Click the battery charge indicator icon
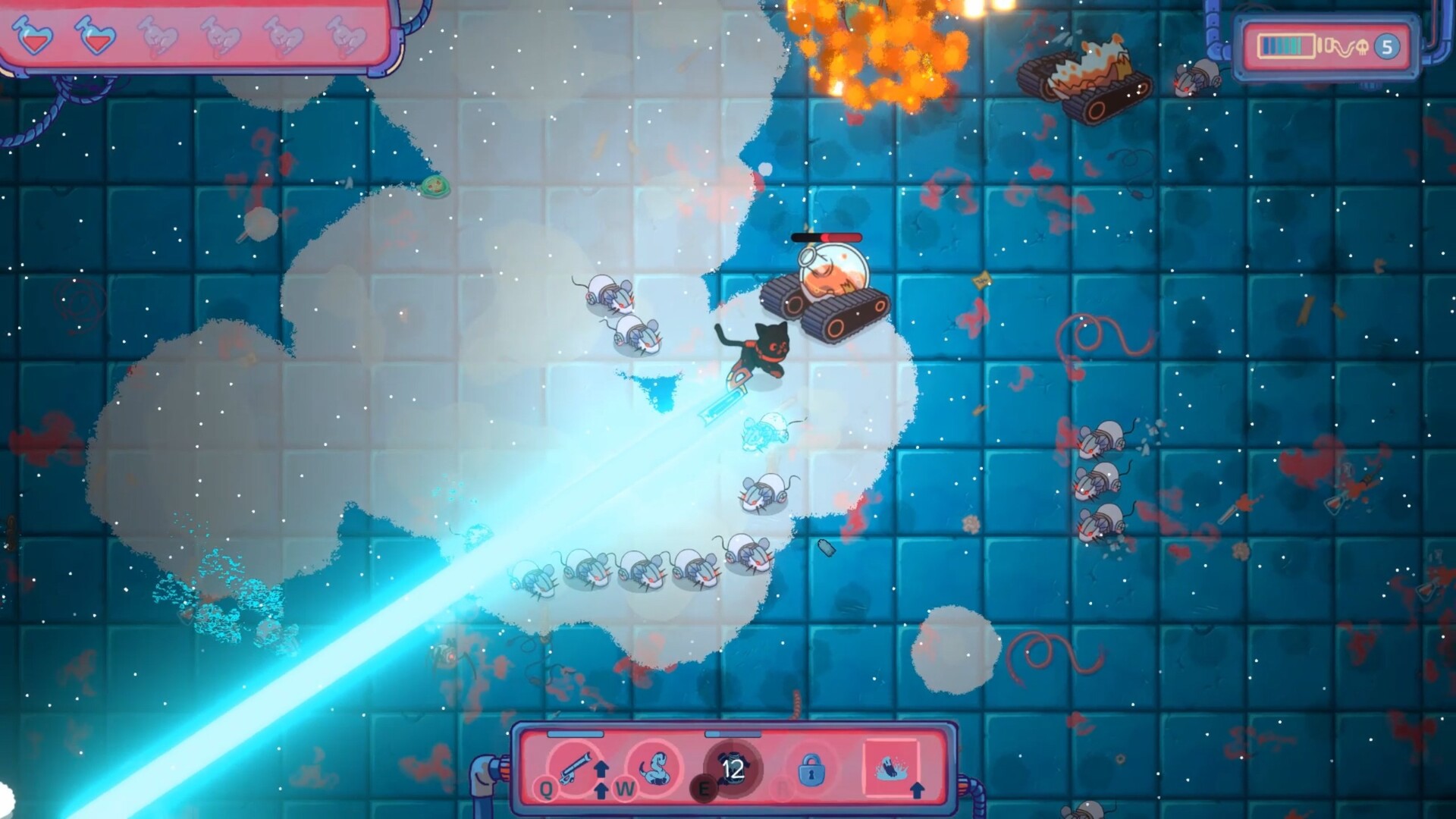1456x819 pixels. pos(1286,47)
